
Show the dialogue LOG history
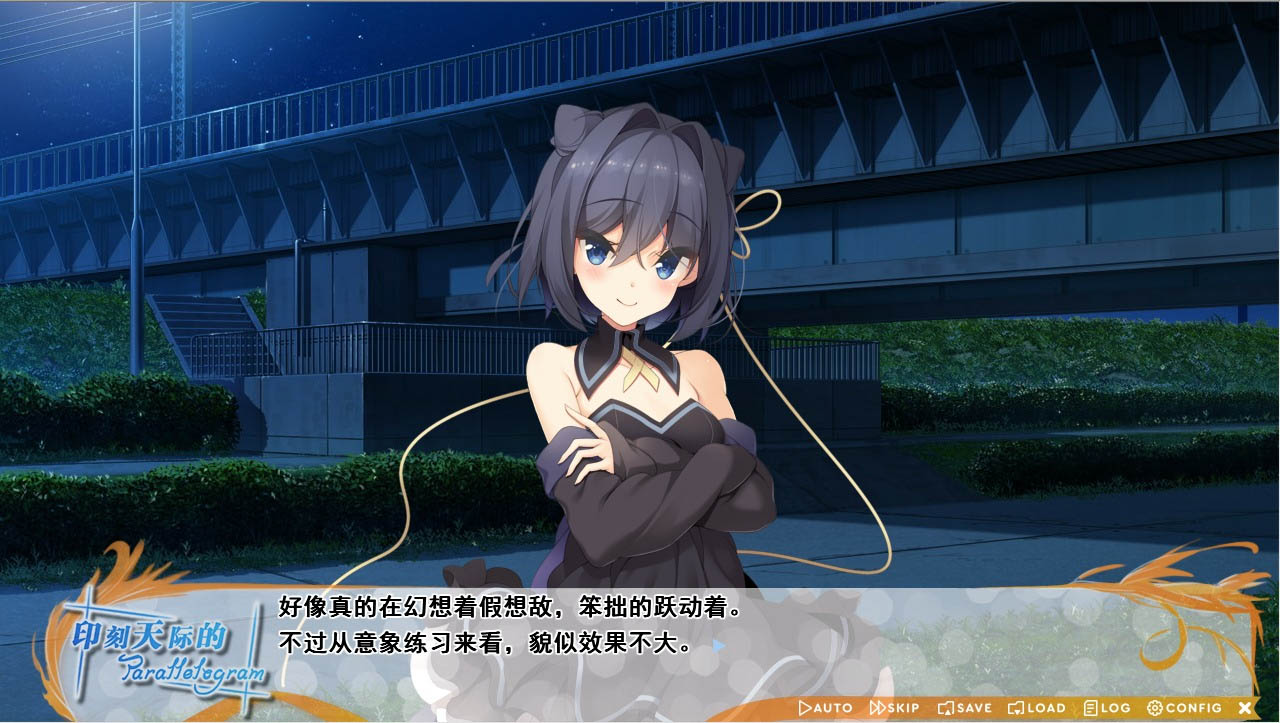[1107, 708]
